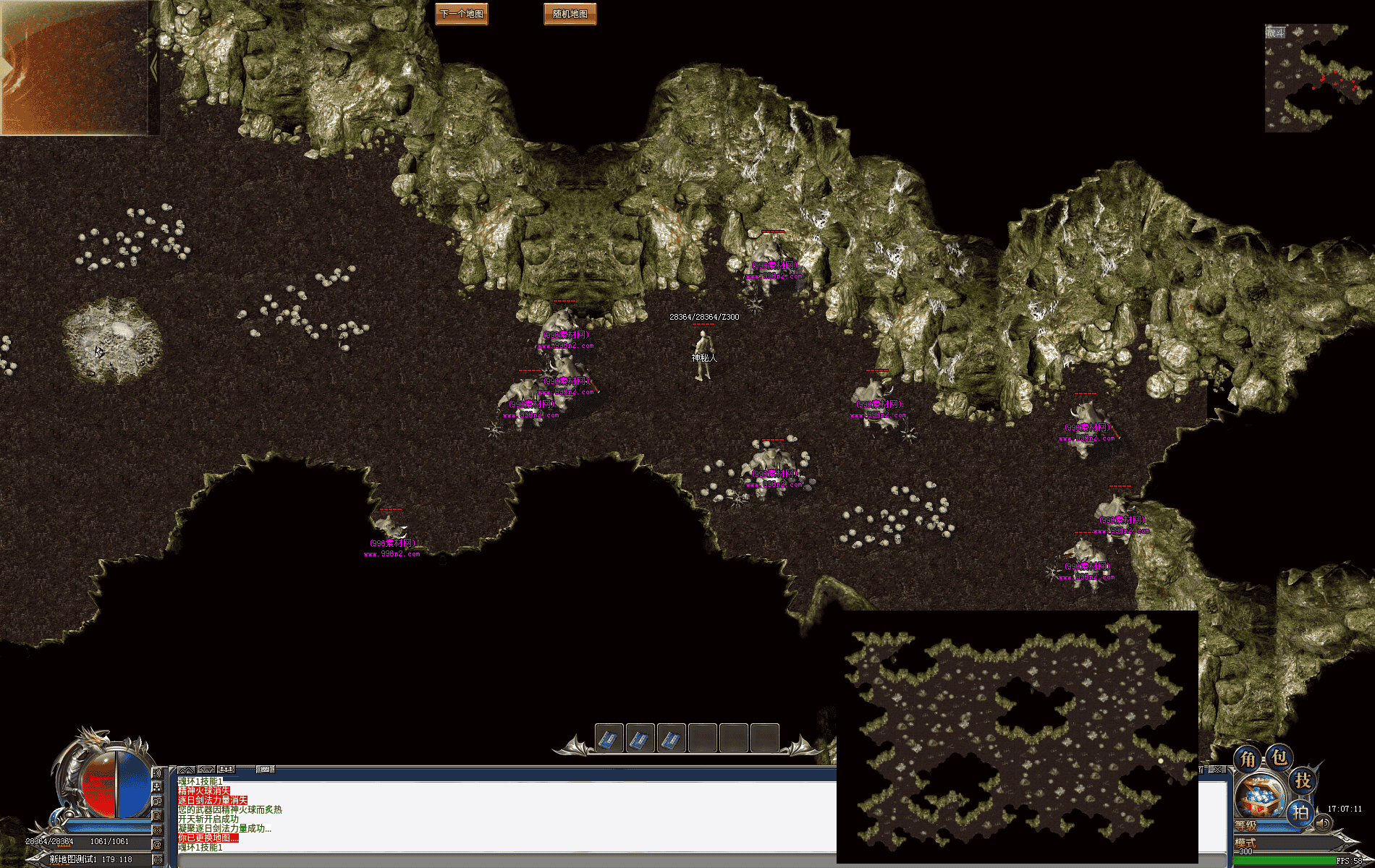
Task: Click the 下一个地图 (next map) button
Action: click(462, 14)
